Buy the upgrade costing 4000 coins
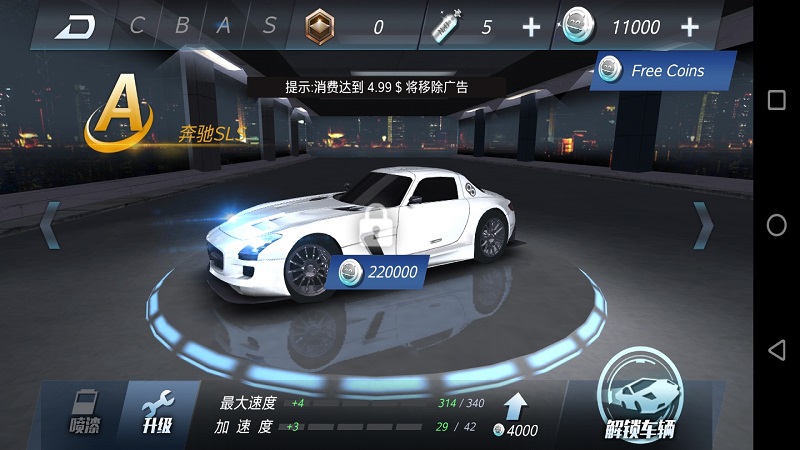Image resolution: width=800 pixels, height=450 pixels. [x=517, y=415]
